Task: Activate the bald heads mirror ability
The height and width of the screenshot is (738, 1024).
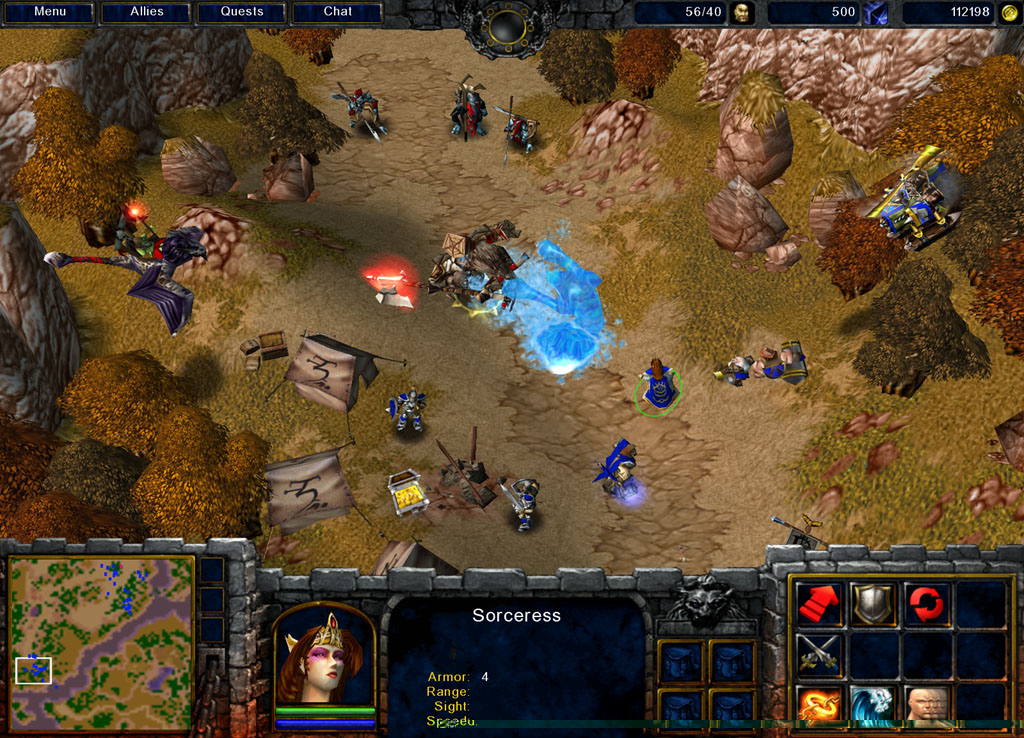Action: click(927, 706)
